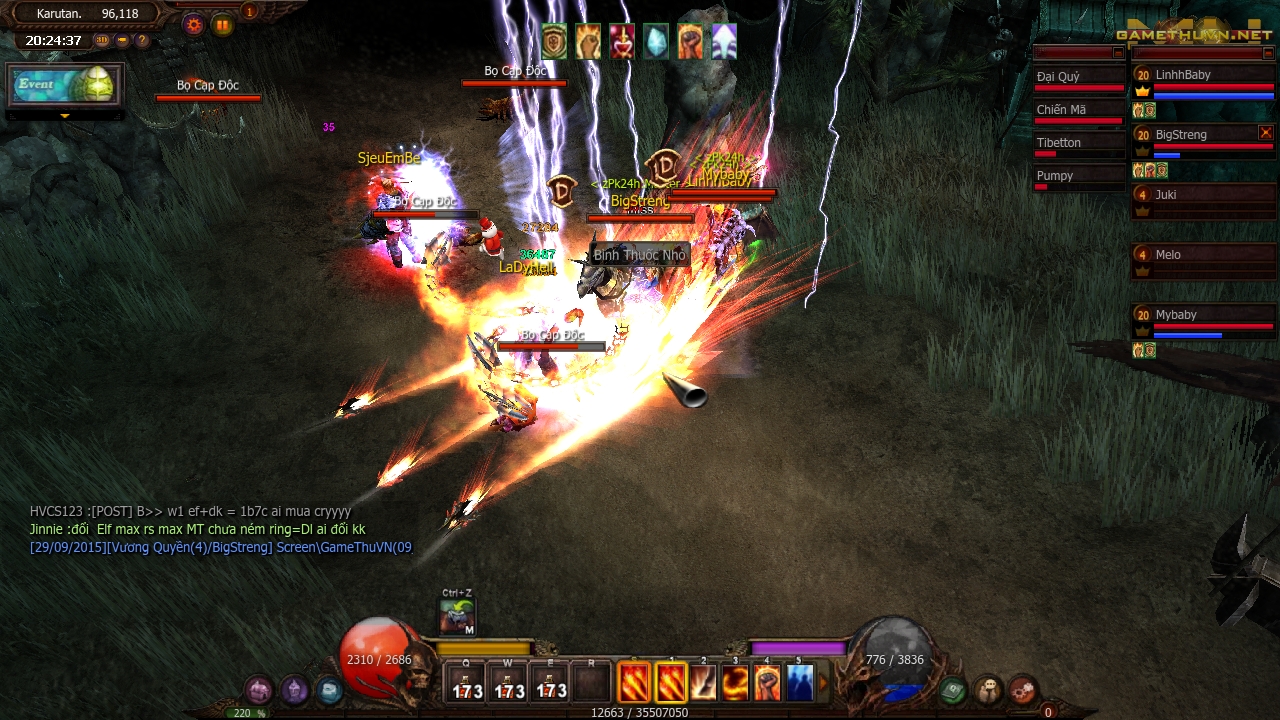
Task: Open the gear settings icon at top left
Action: pyautogui.click(x=193, y=23)
